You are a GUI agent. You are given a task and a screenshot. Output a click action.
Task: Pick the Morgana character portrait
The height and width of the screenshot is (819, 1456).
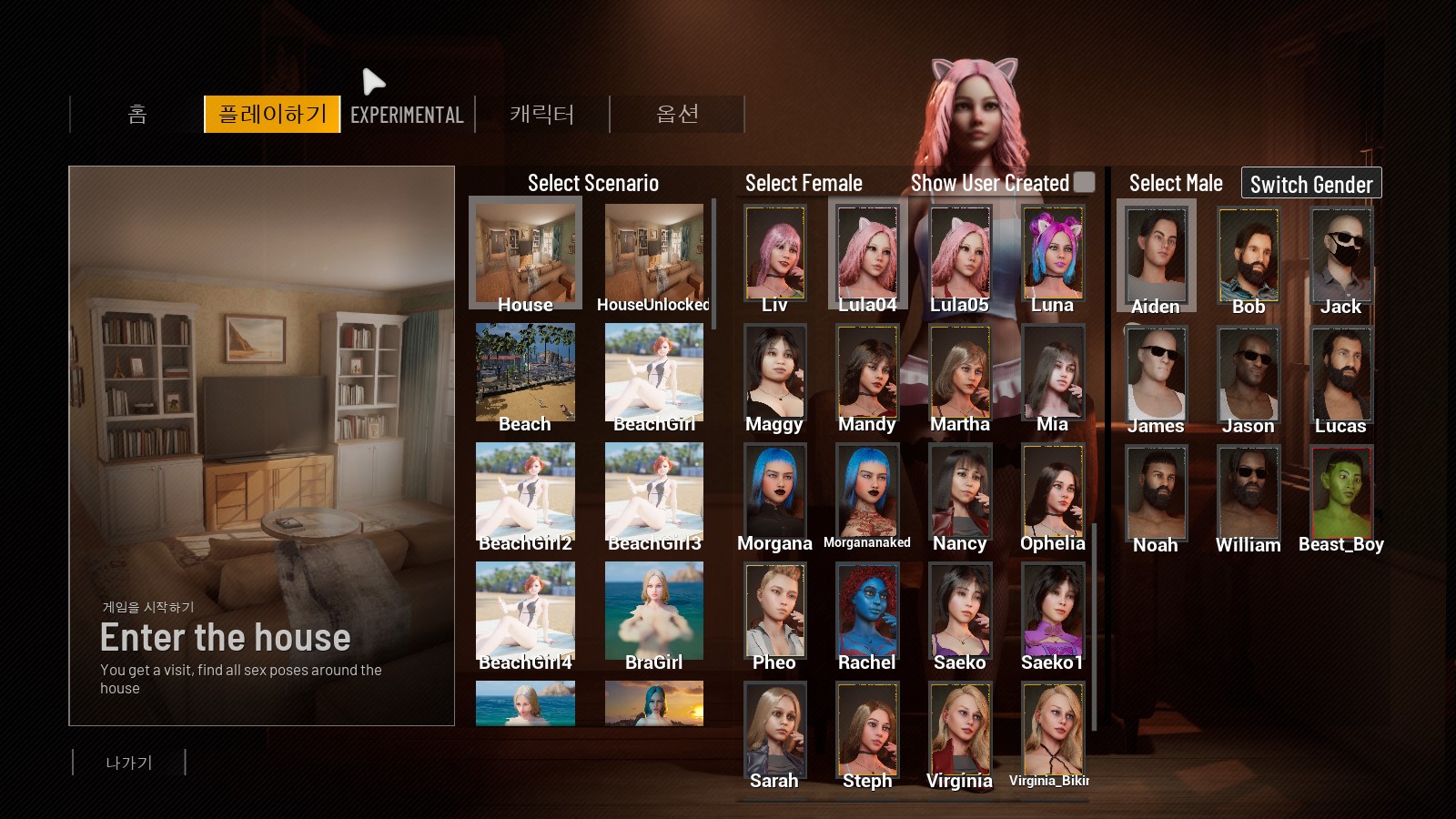774,491
